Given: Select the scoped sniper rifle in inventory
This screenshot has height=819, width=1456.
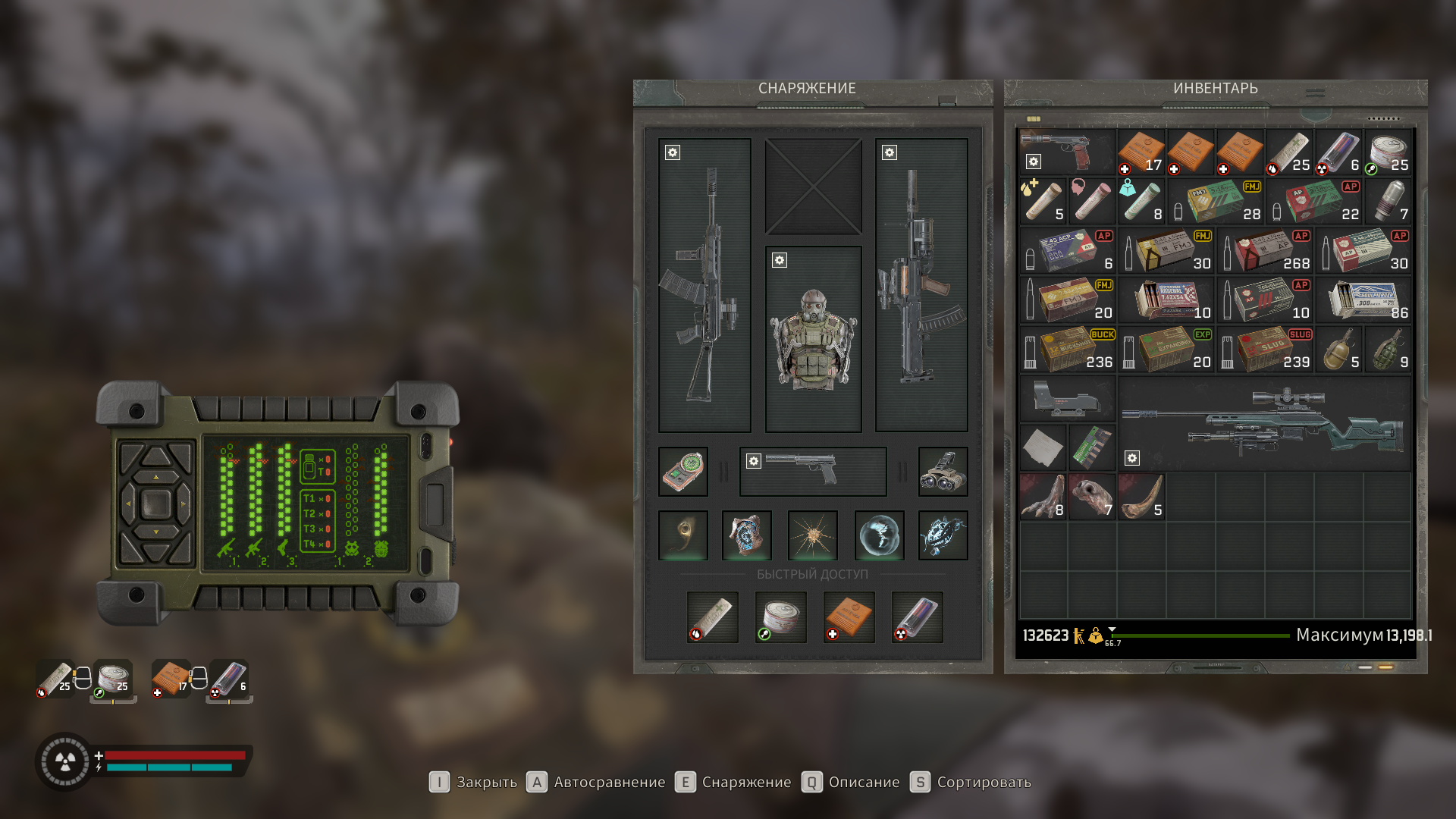Looking at the screenshot, I should tap(1264, 424).
